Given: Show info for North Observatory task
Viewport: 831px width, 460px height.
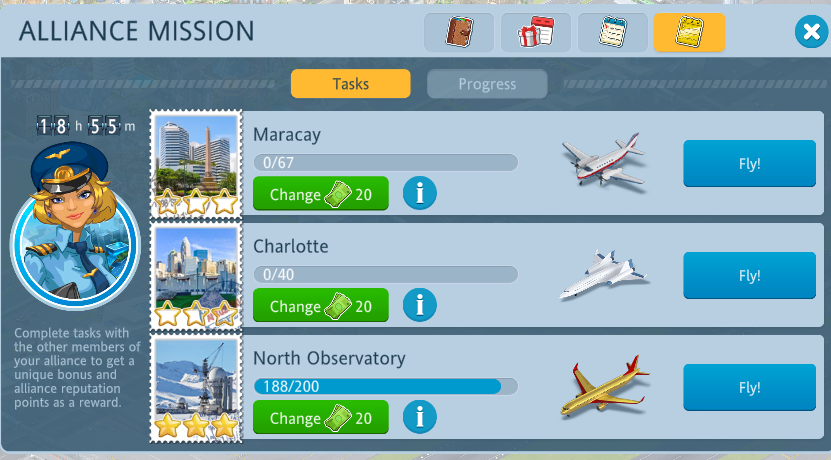Looking at the screenshot, I should coord(420,418).
